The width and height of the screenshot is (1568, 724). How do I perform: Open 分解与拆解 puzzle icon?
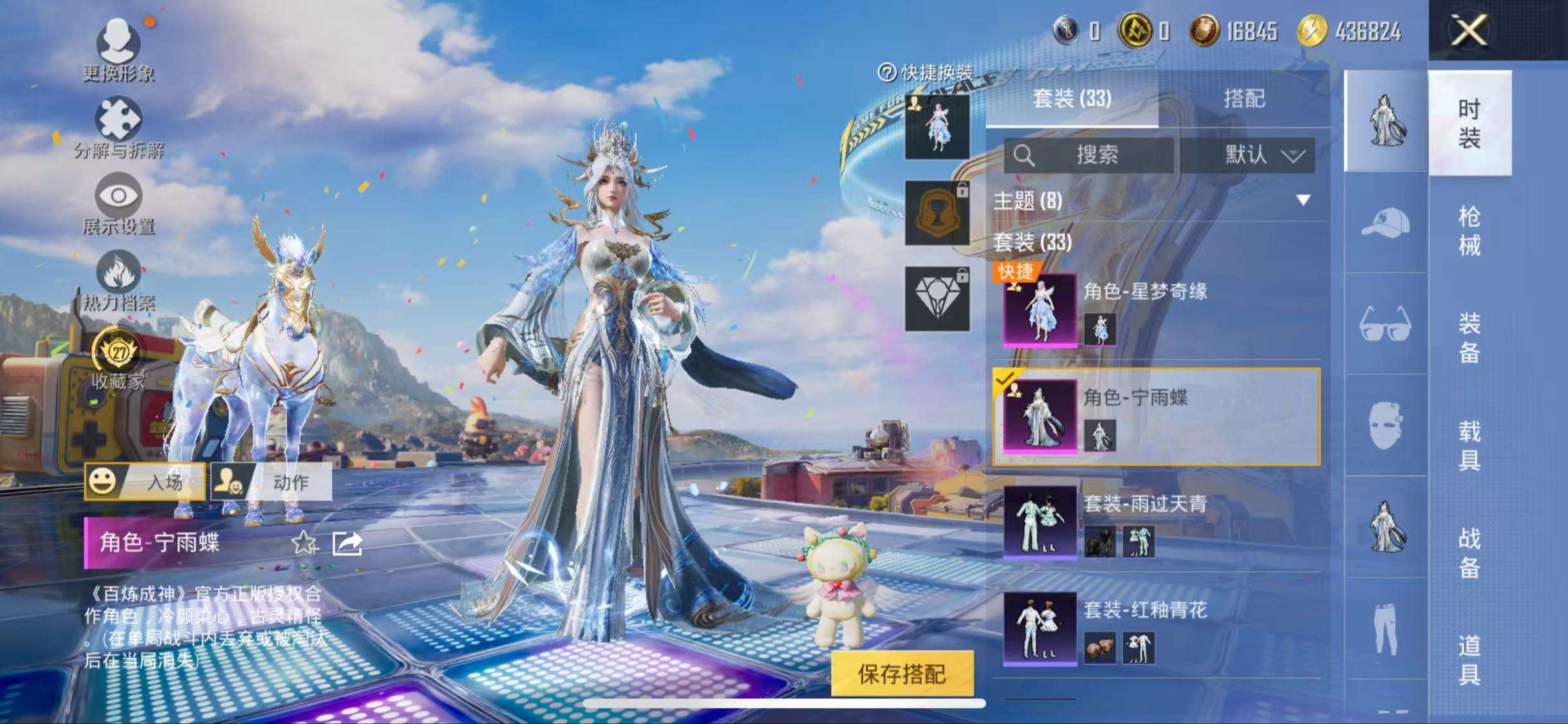pyautogui.click(x=119, y=126)
